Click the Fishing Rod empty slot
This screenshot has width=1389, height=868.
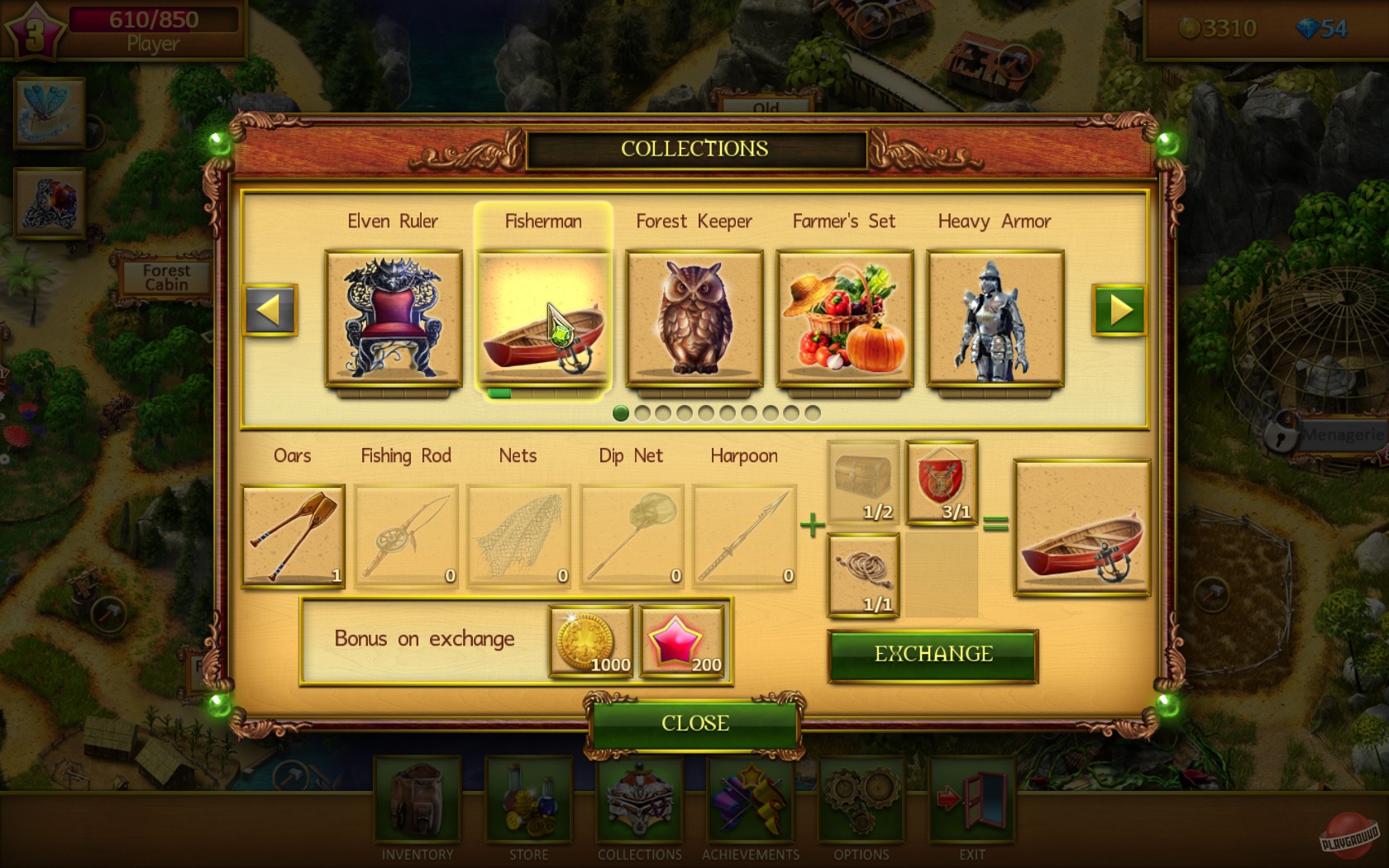tap(405, 536)
